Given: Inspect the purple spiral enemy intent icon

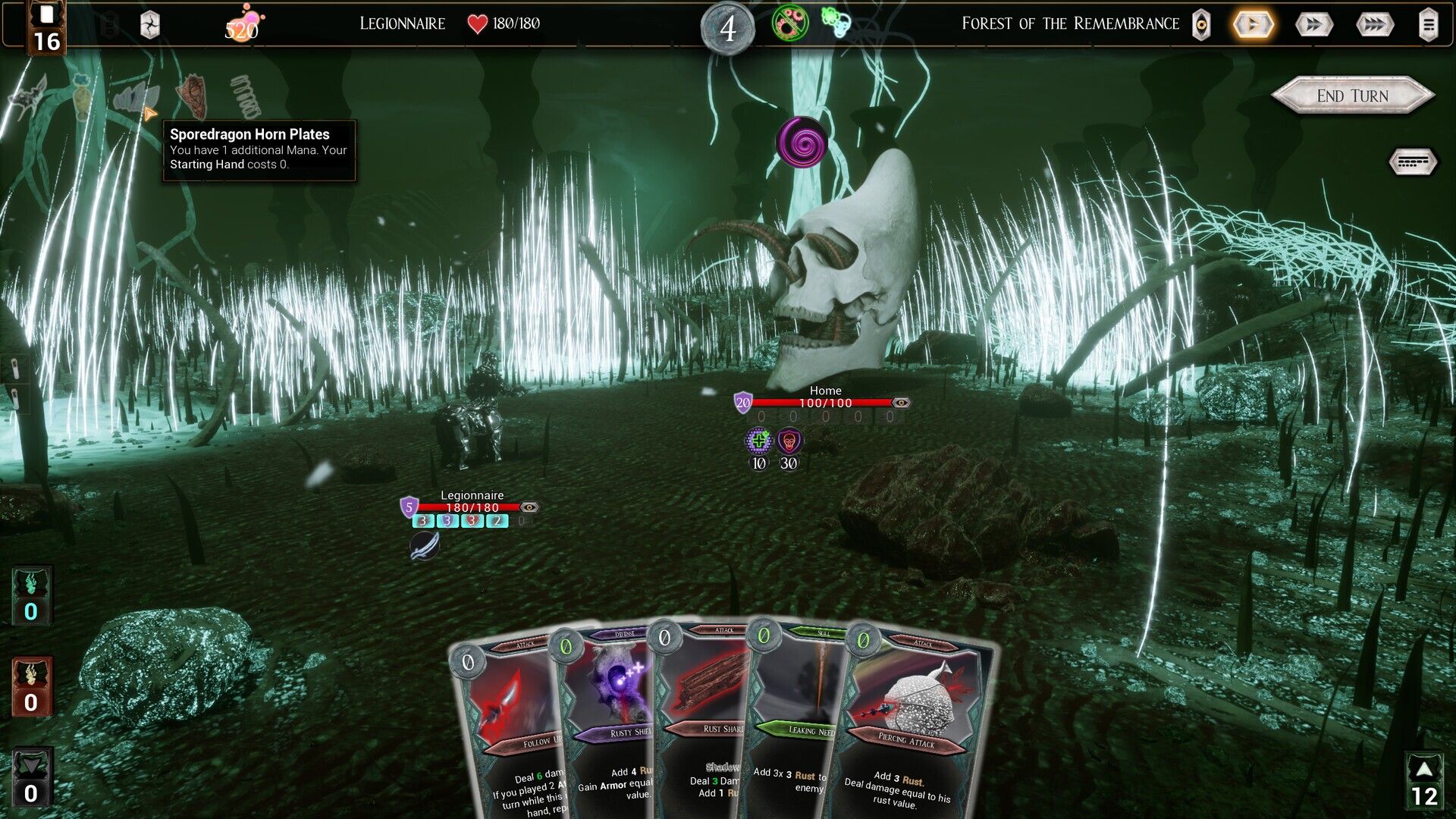Looking at the screenshot, I should pyautogui.click(x=802, y=142).
